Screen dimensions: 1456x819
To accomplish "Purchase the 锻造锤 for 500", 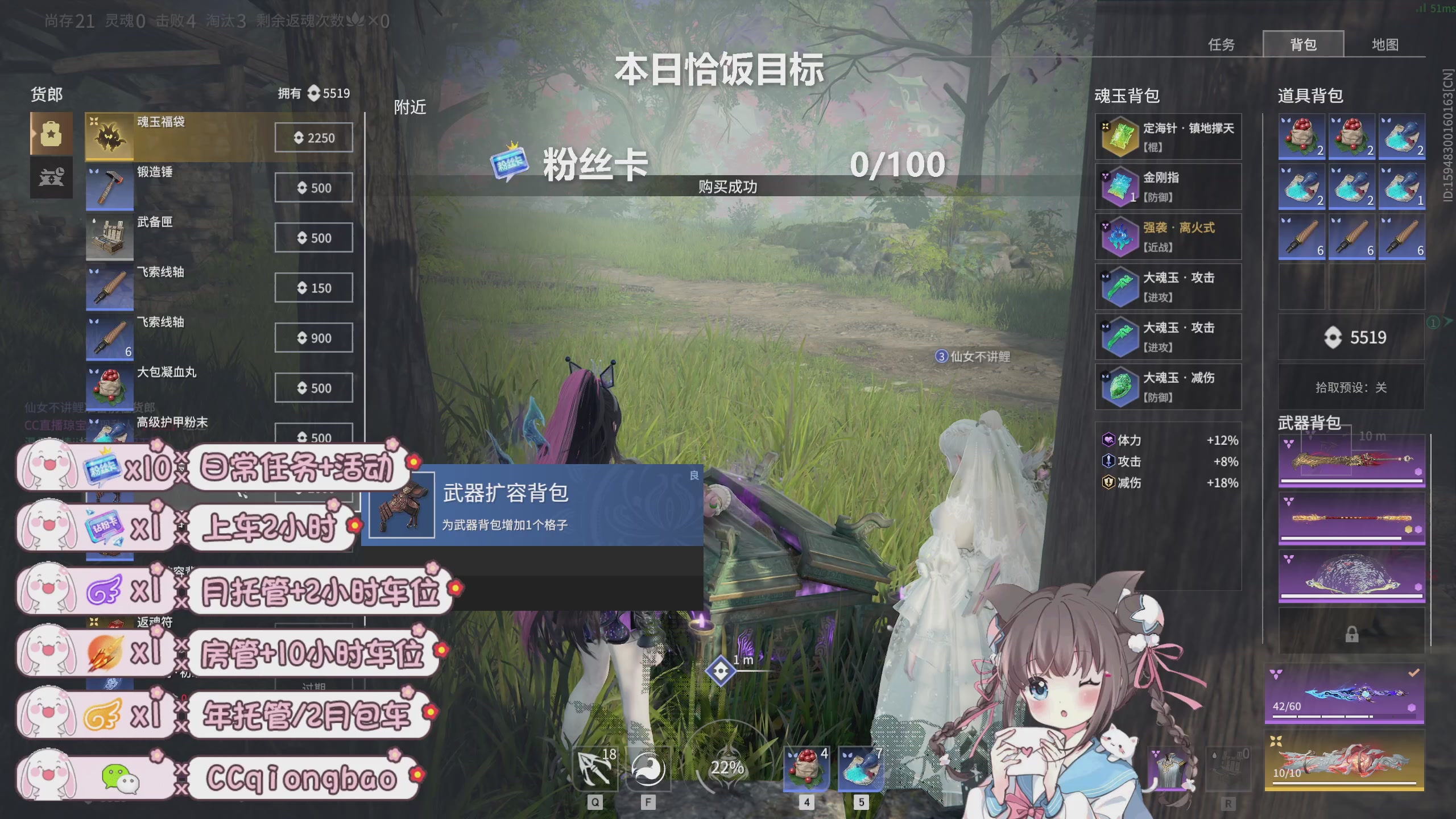I will (x=313, y=187).
